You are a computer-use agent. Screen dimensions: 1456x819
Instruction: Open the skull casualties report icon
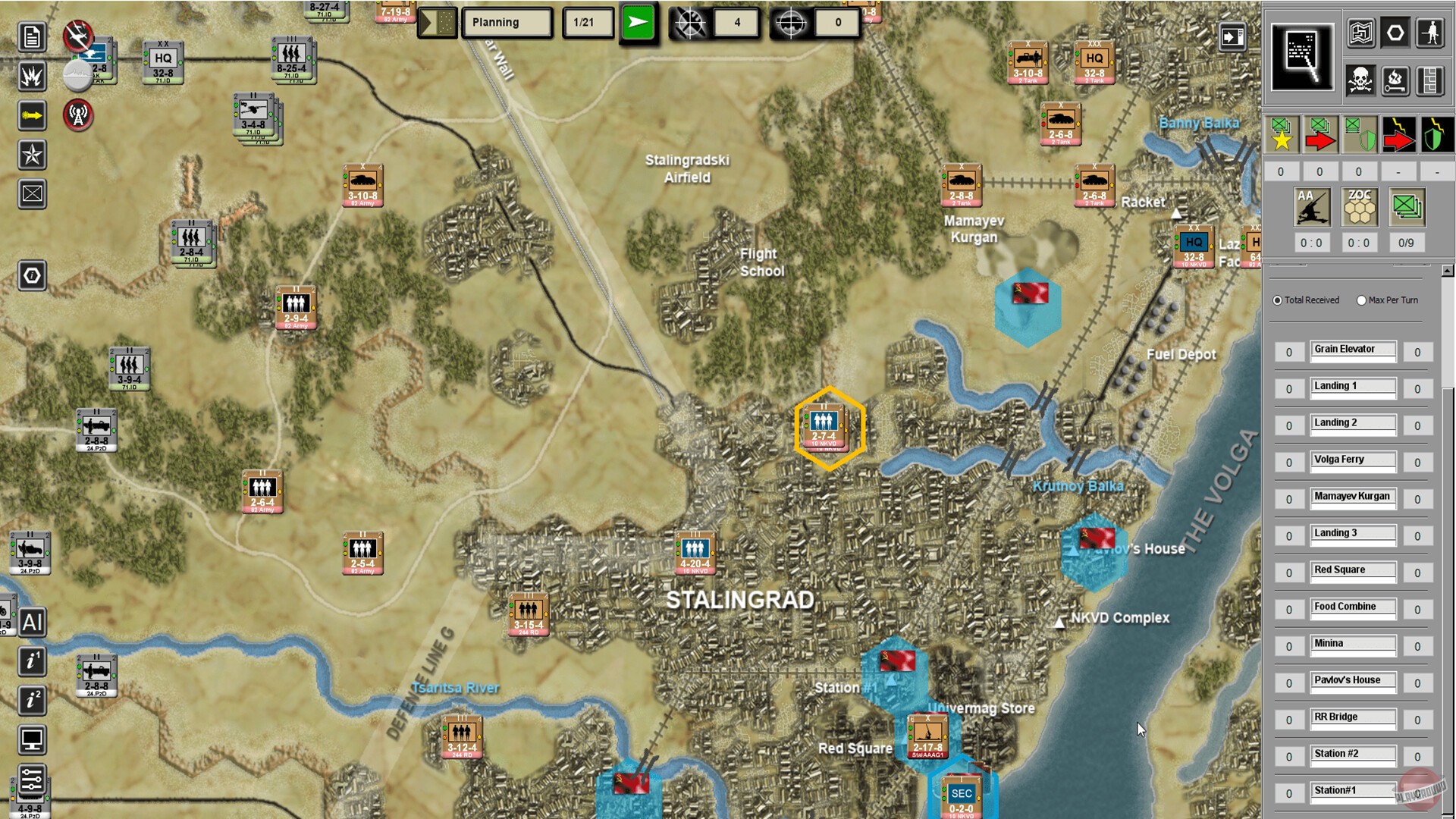point(1361,81)
